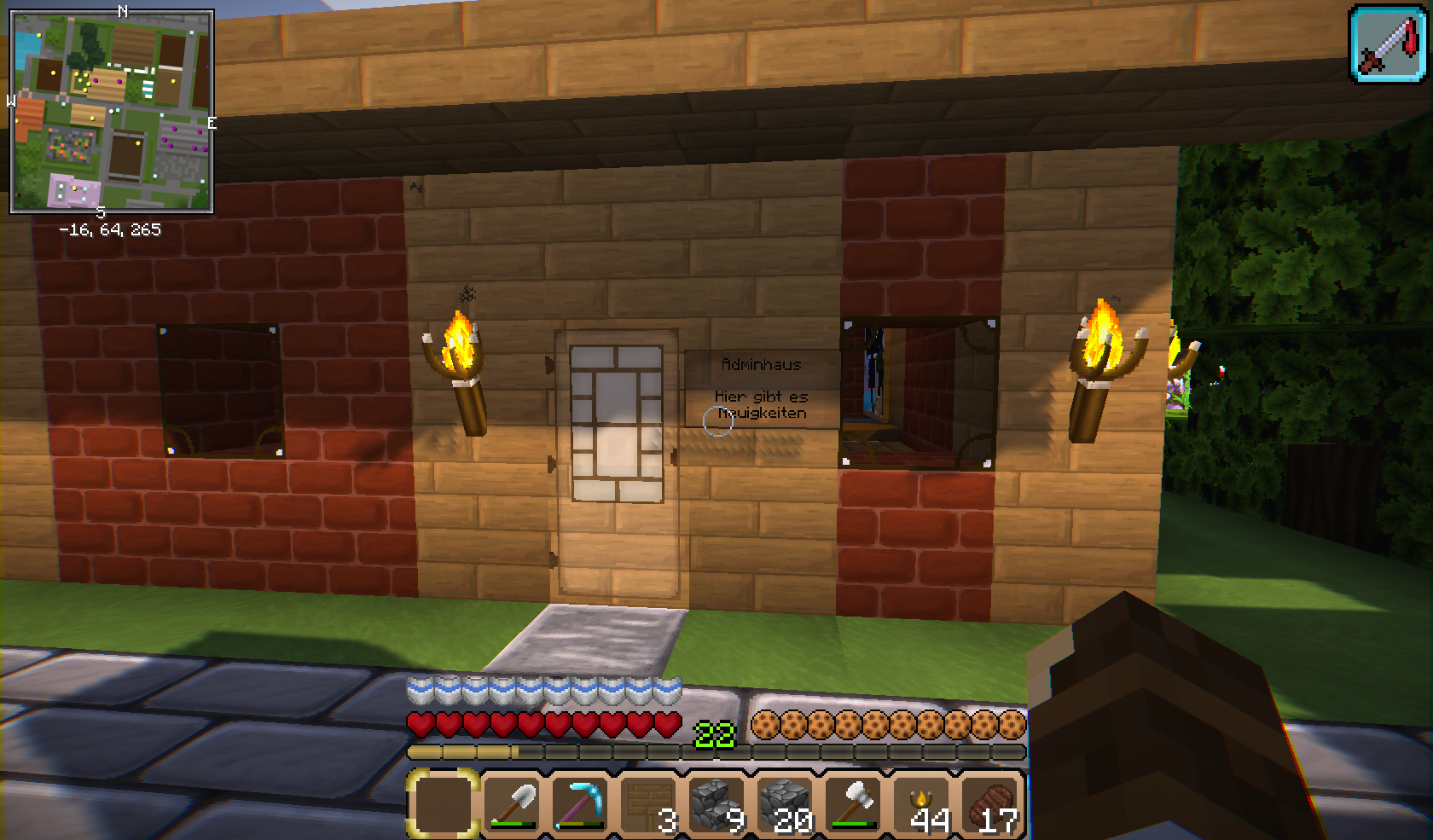Select the cooked meat stack of 17
1433x840 pixels.
tap(991, 803)
